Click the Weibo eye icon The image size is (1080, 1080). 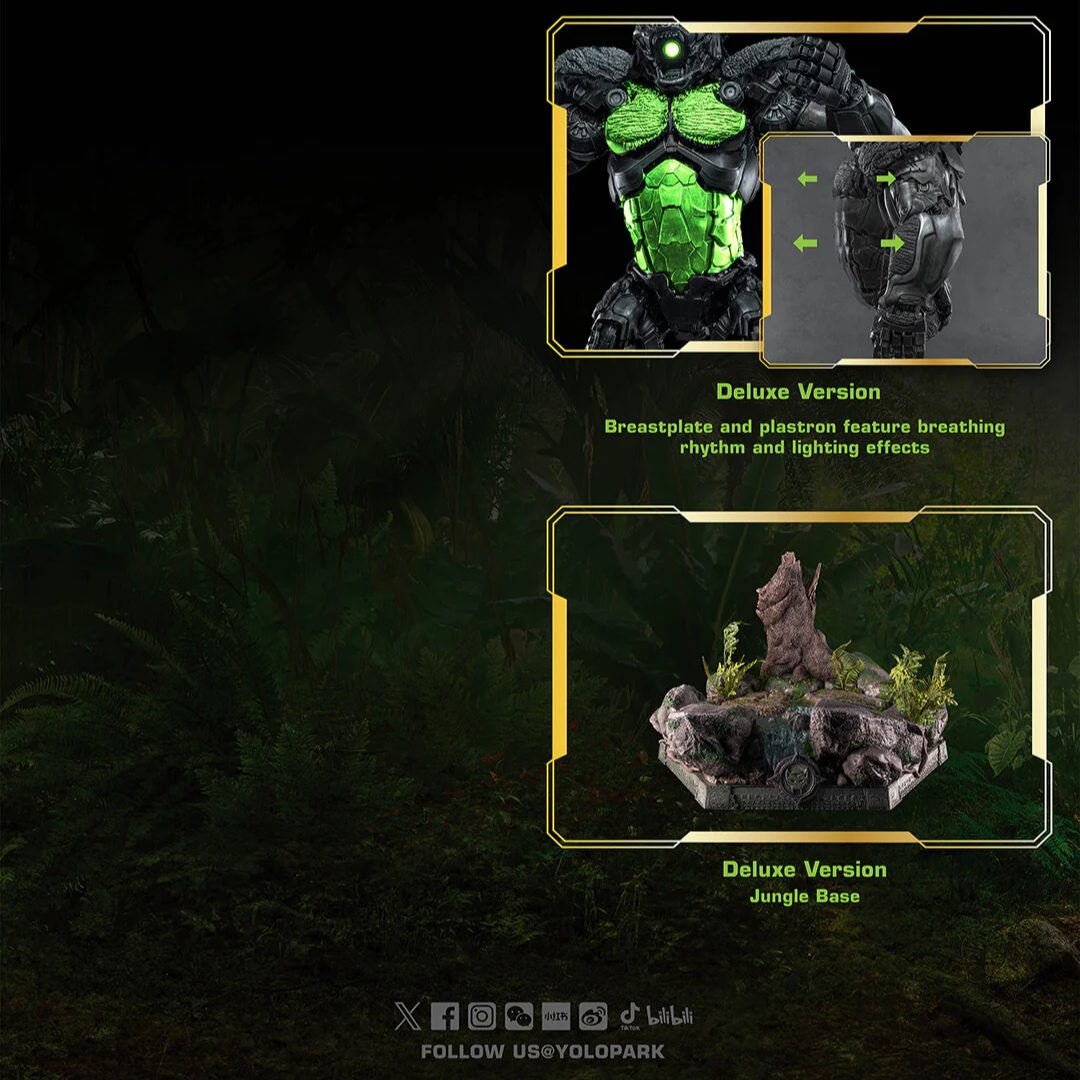coord(593,1017)
